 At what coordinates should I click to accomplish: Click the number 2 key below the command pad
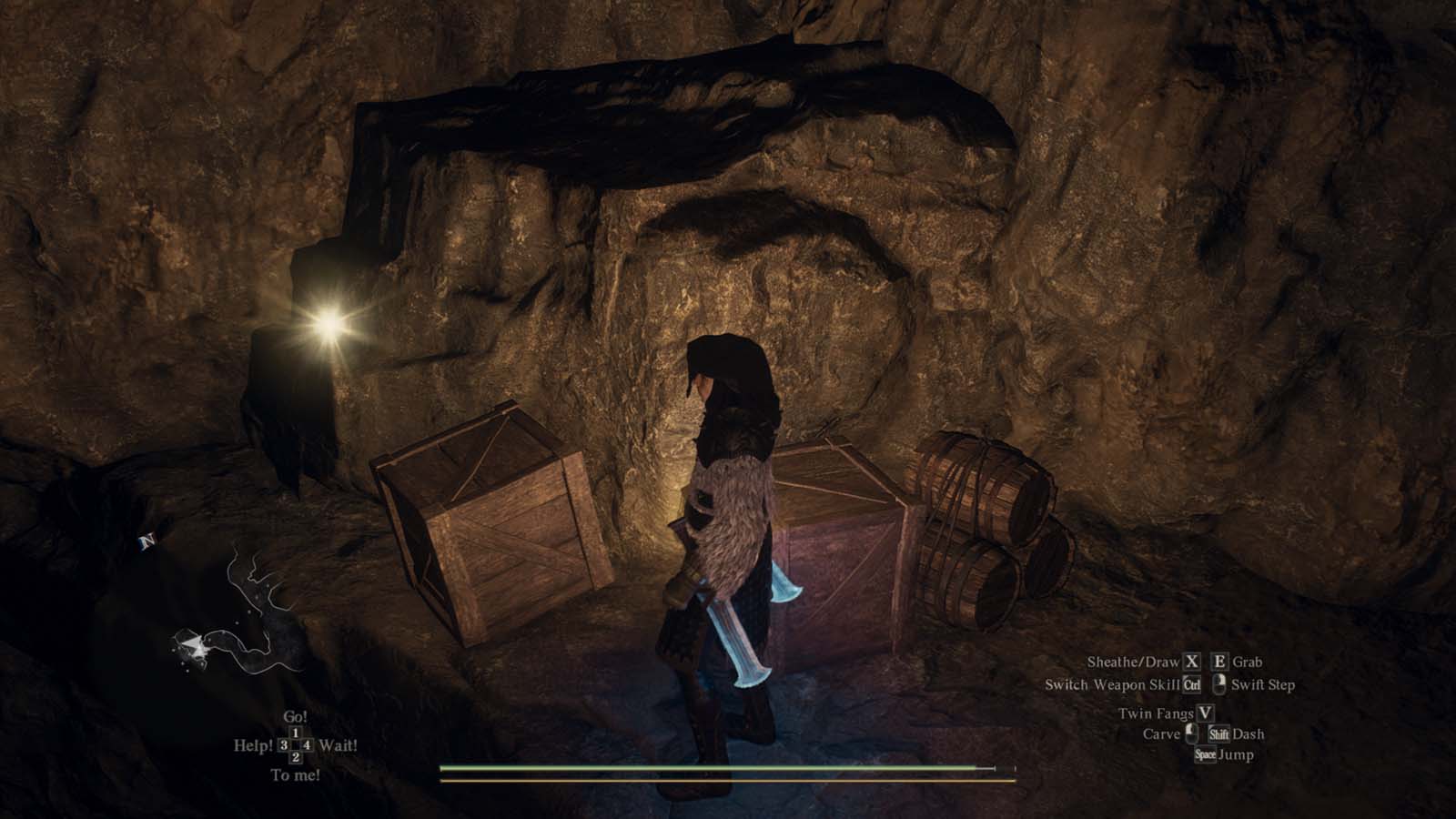pyautogui.click(x=296, y=756)
